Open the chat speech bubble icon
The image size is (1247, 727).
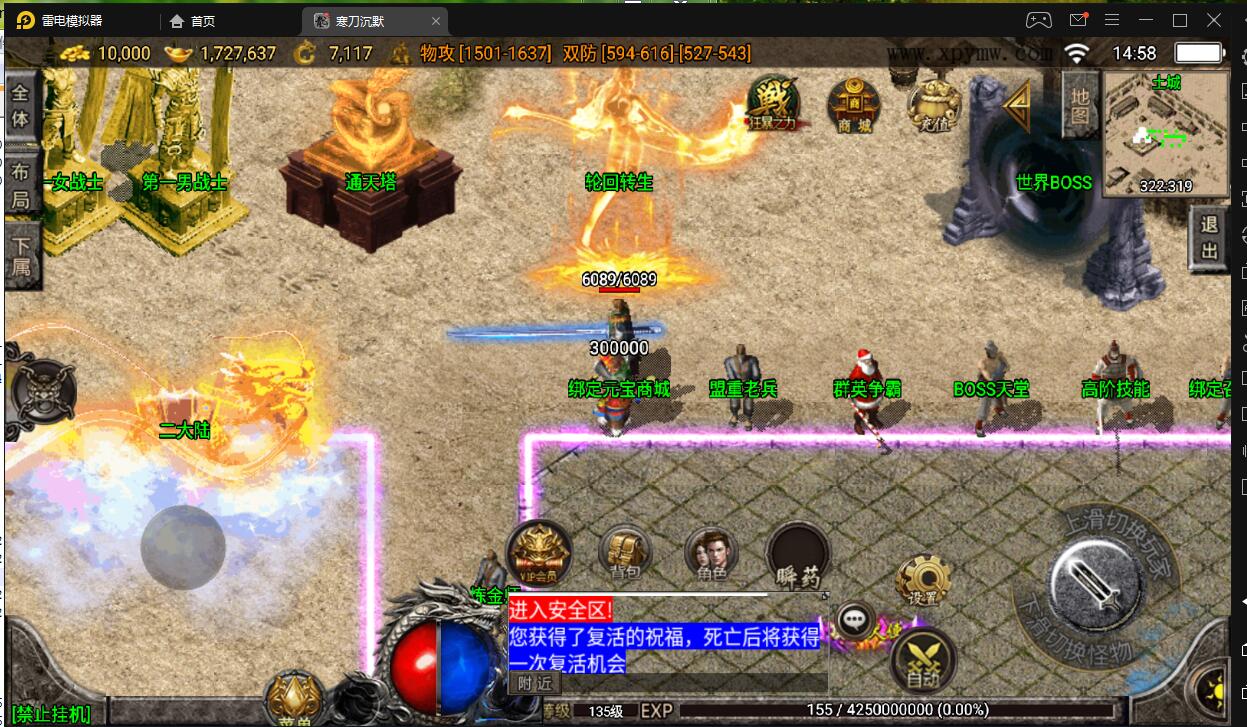click(x=853, y=621)
